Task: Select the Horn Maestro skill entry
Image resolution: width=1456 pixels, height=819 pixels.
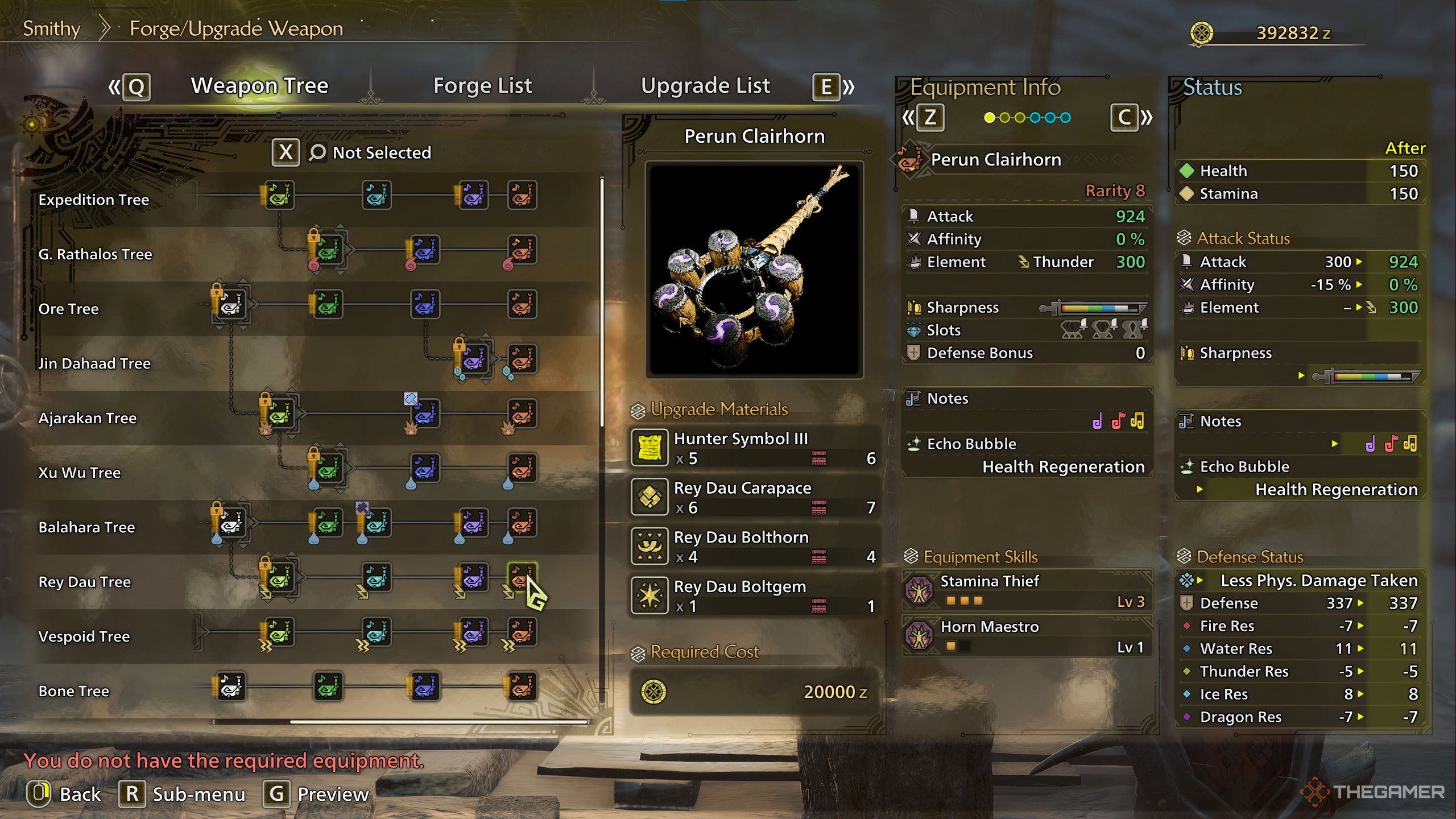Action: [1027, 636]
